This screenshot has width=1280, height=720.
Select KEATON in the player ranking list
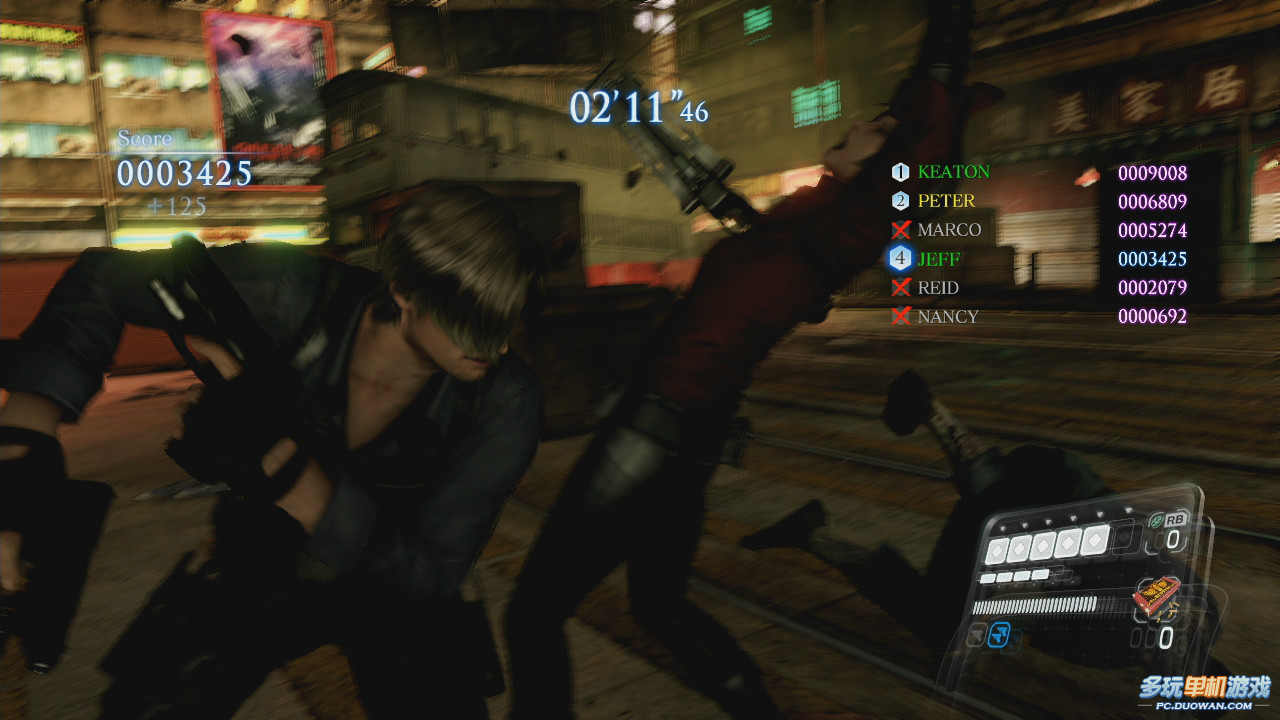tap(953, 172)
